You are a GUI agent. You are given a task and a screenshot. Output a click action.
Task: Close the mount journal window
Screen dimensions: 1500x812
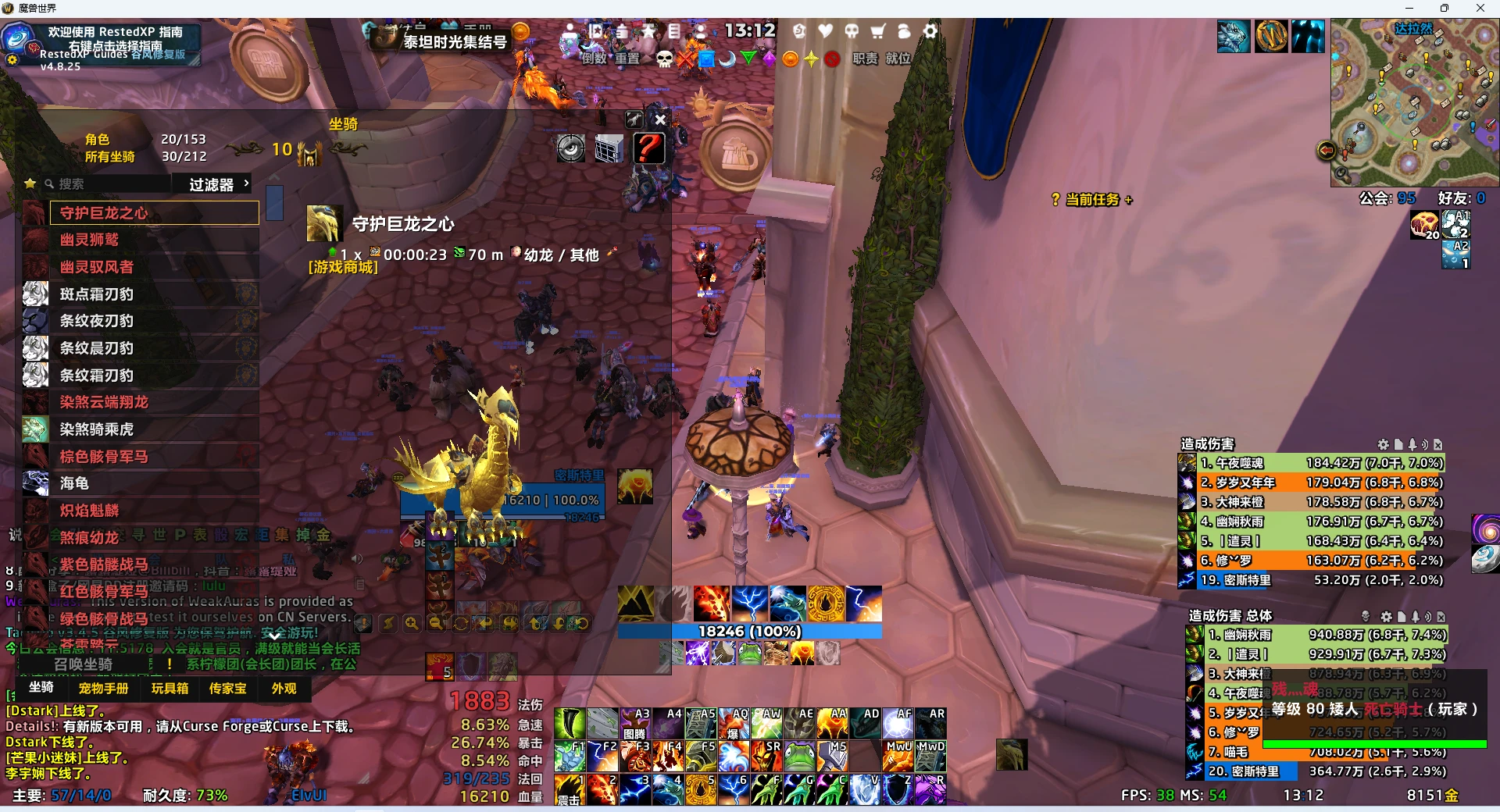[x=660, y=119]
